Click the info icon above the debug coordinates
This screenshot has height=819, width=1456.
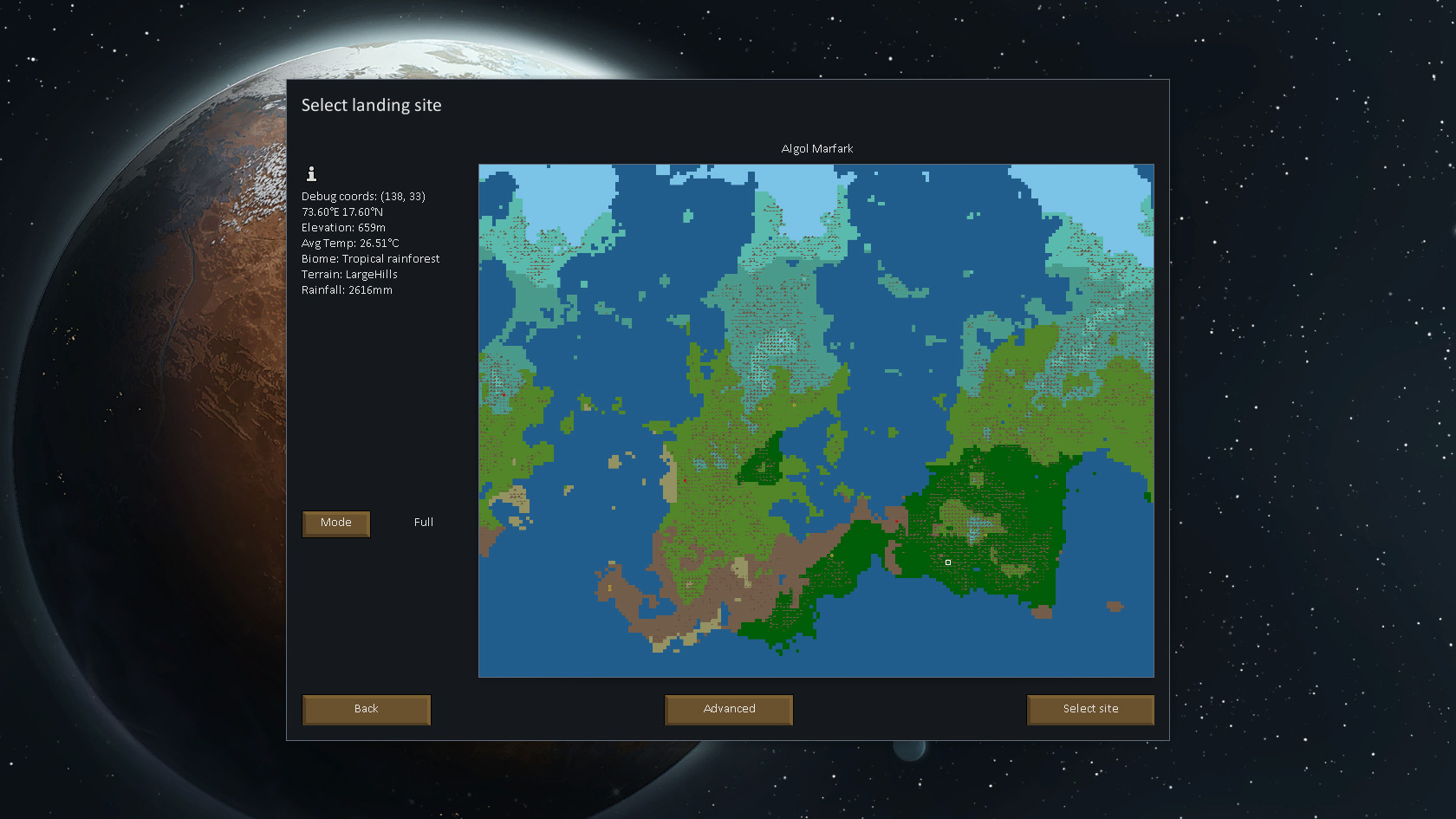point(311,172)
